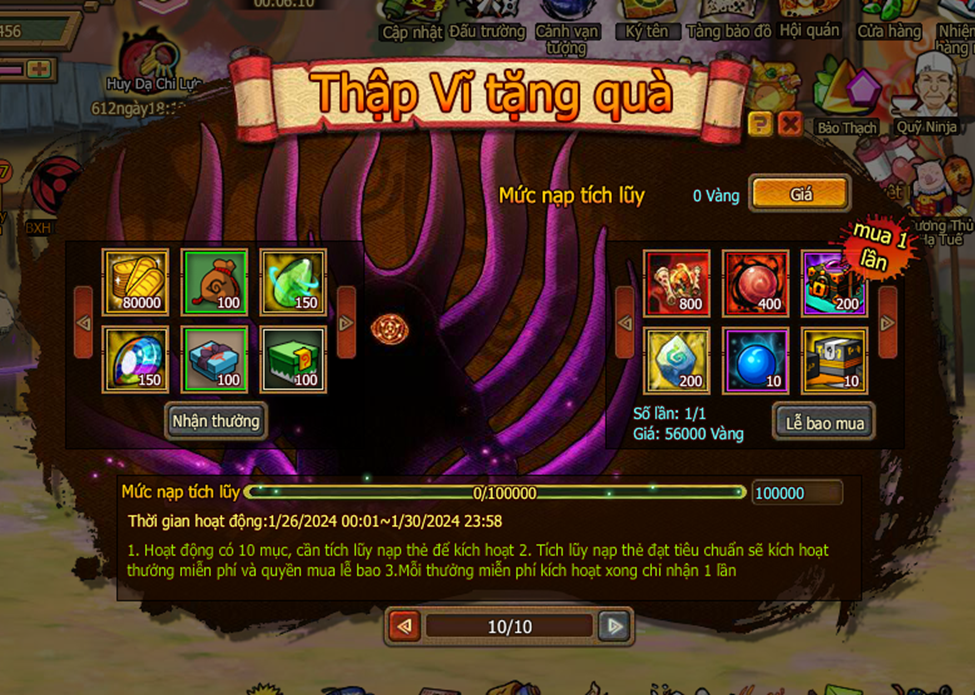Viewport: 975px width, 695px height.
Task: Close the Thập Vĩ tặng quà window
Action: click(x=790, y=124)
